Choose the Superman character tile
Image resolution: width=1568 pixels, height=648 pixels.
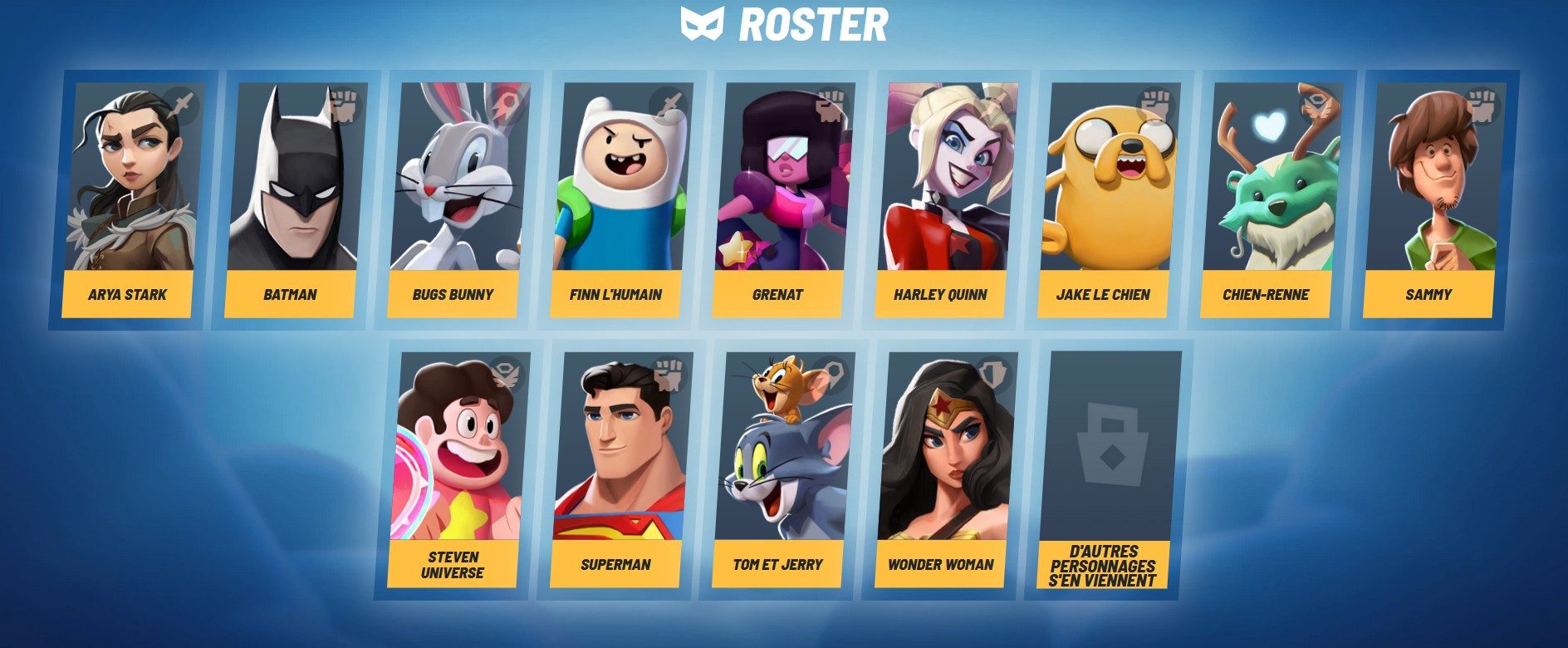pyautogui.click(x=618, y=469)
